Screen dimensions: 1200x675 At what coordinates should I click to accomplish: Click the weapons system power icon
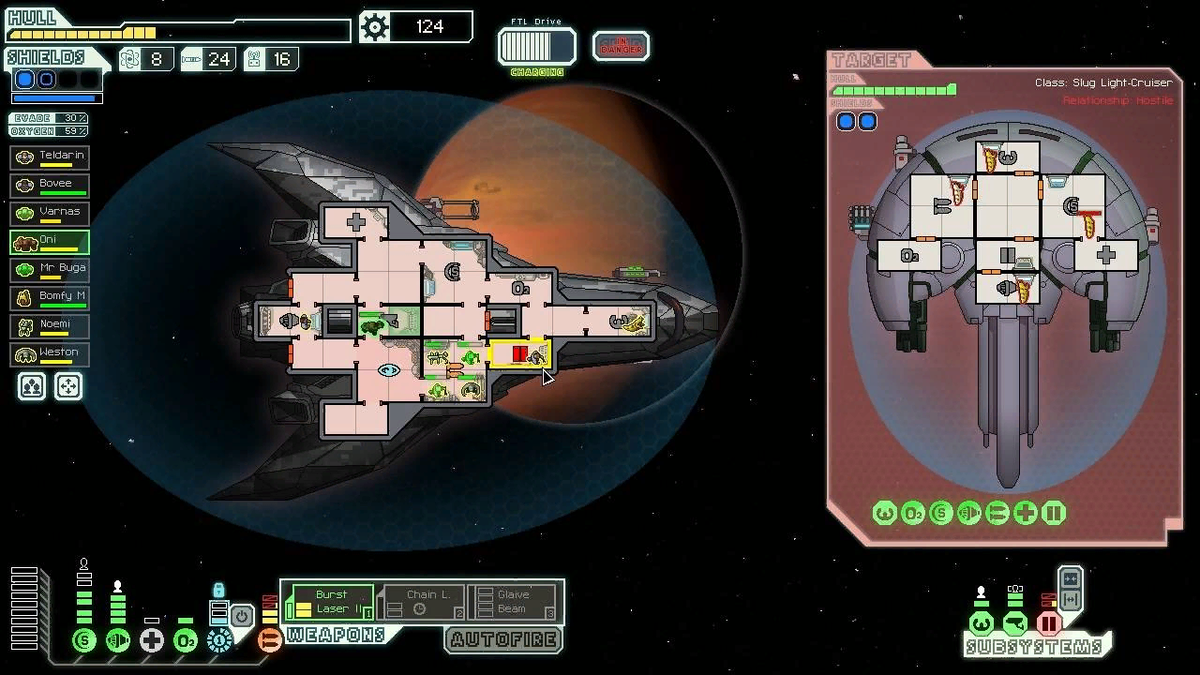tap(269, 640)
